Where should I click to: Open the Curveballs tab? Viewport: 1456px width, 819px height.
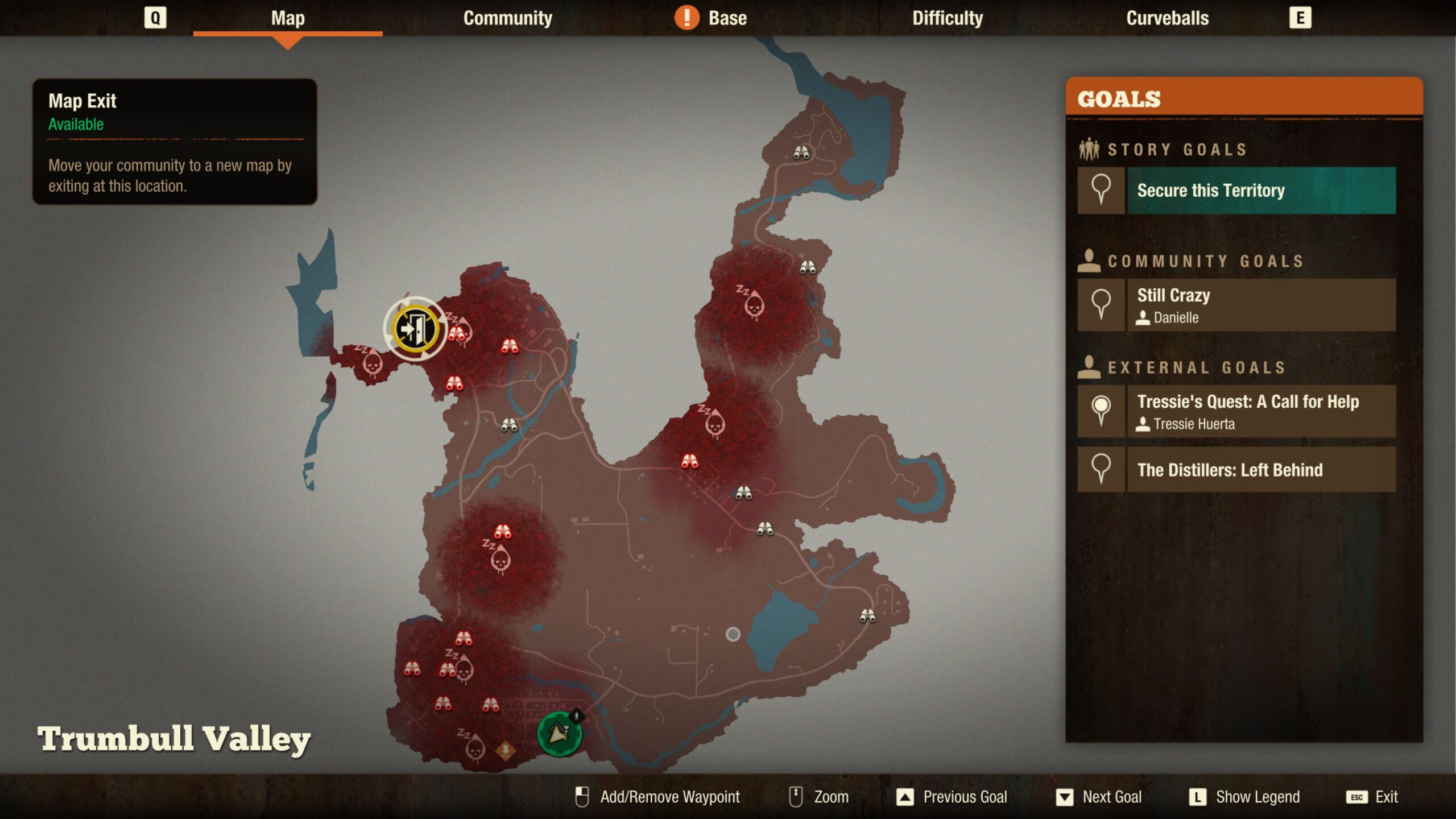point(1167,18)
